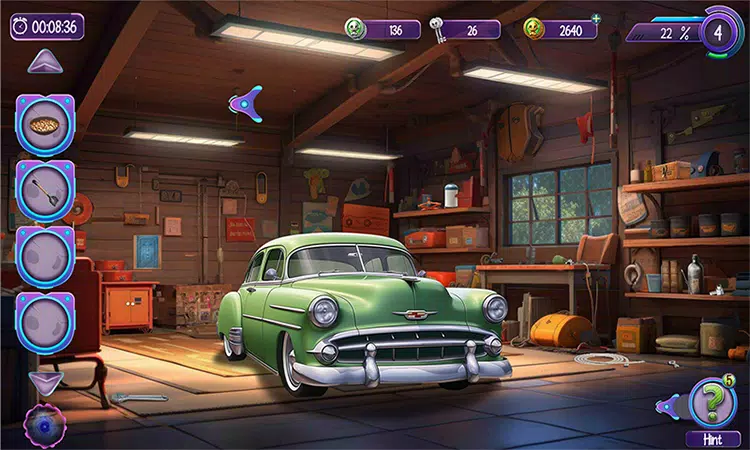
Task: Expand the arrow tab beside the Hint button
Action: [x=667, y=405]
